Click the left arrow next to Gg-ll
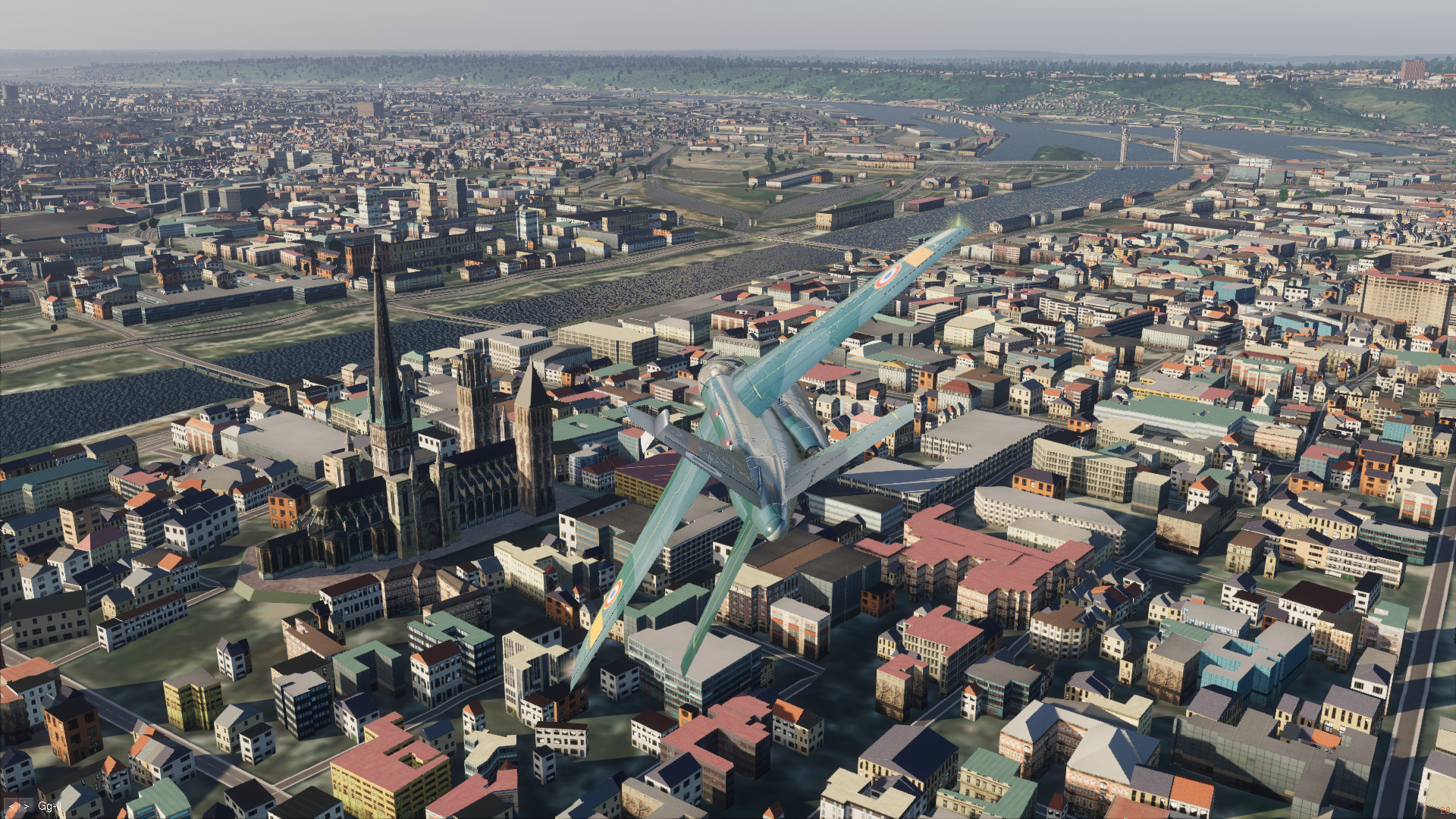Viewport: 1456px width, 819px height. click(x=10, y=805)
